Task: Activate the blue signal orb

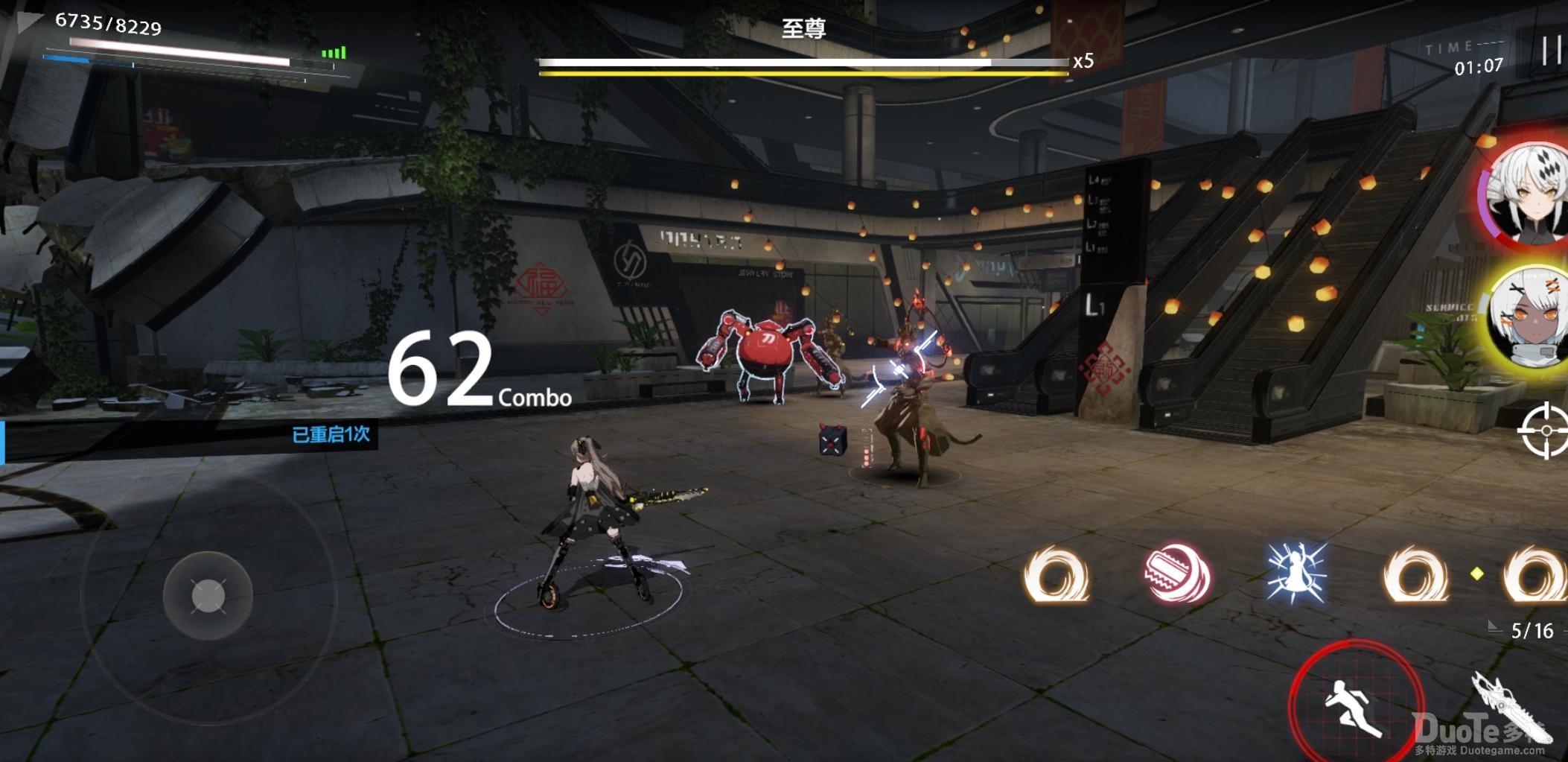Action: tap(1296, 574)
